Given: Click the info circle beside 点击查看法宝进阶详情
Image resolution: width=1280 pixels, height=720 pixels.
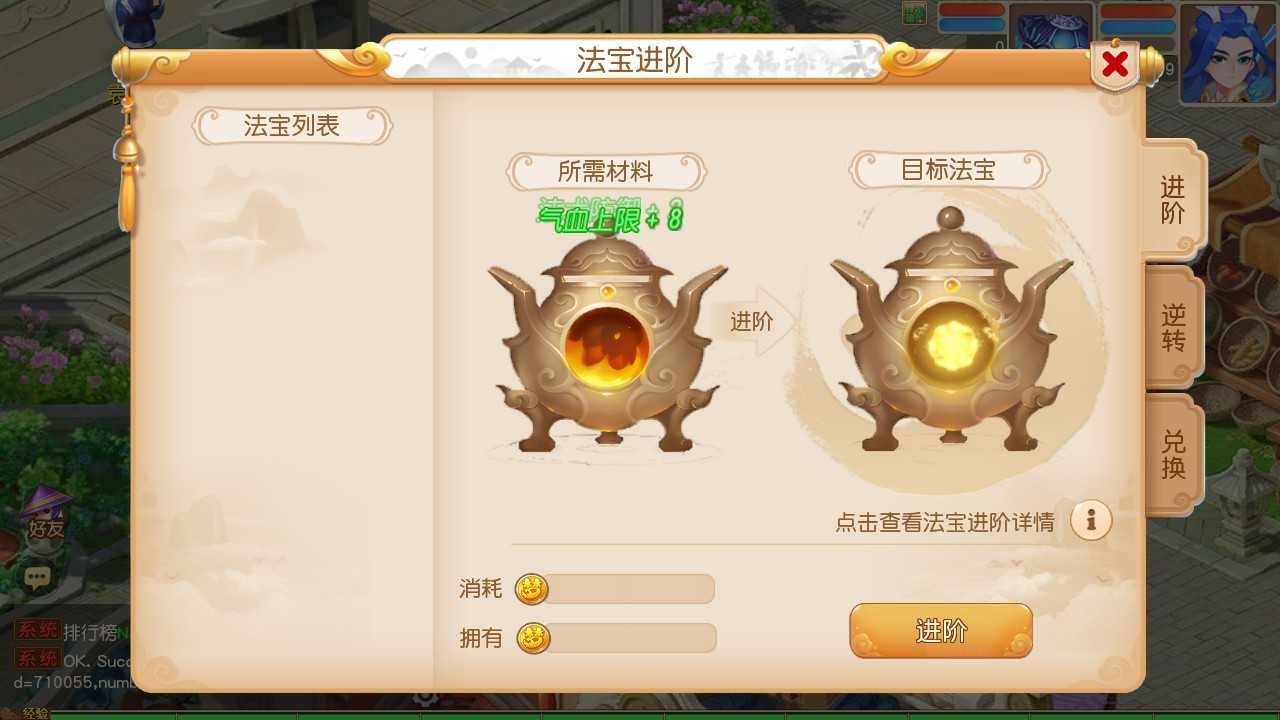Looking at the screenshot, I should pos(1091,520).
